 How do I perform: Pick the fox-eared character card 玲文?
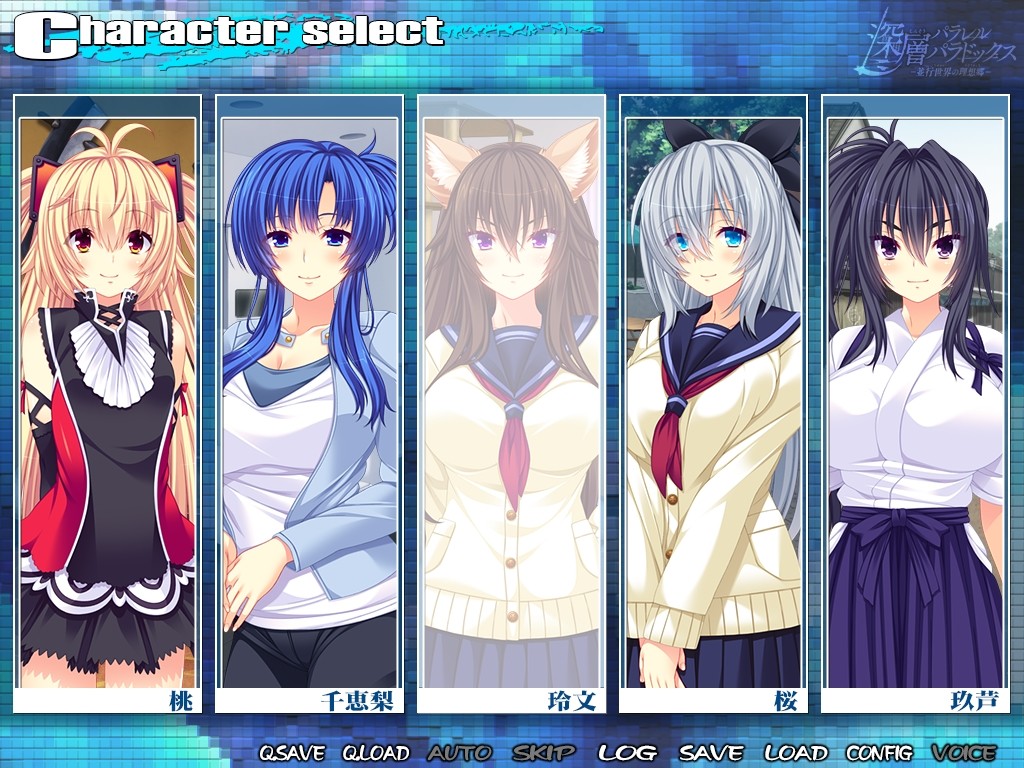[512, 400]
